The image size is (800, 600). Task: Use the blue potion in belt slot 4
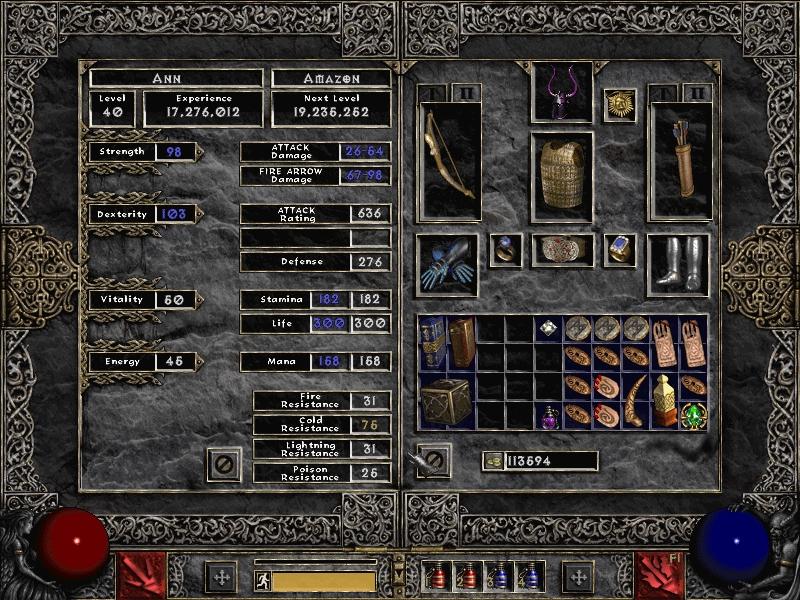[x=529, y=577]
